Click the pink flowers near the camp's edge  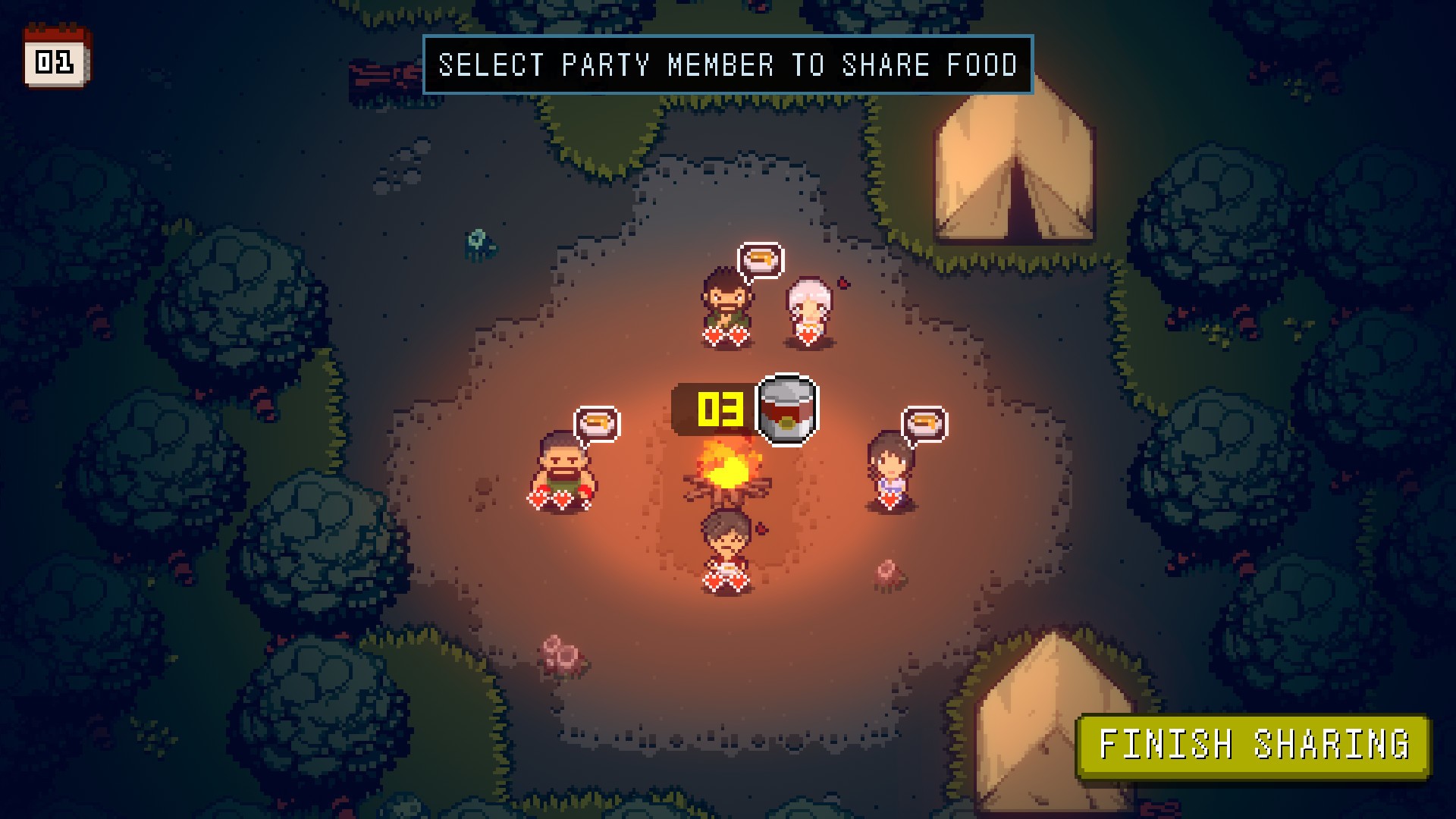[x=559, y=654]
